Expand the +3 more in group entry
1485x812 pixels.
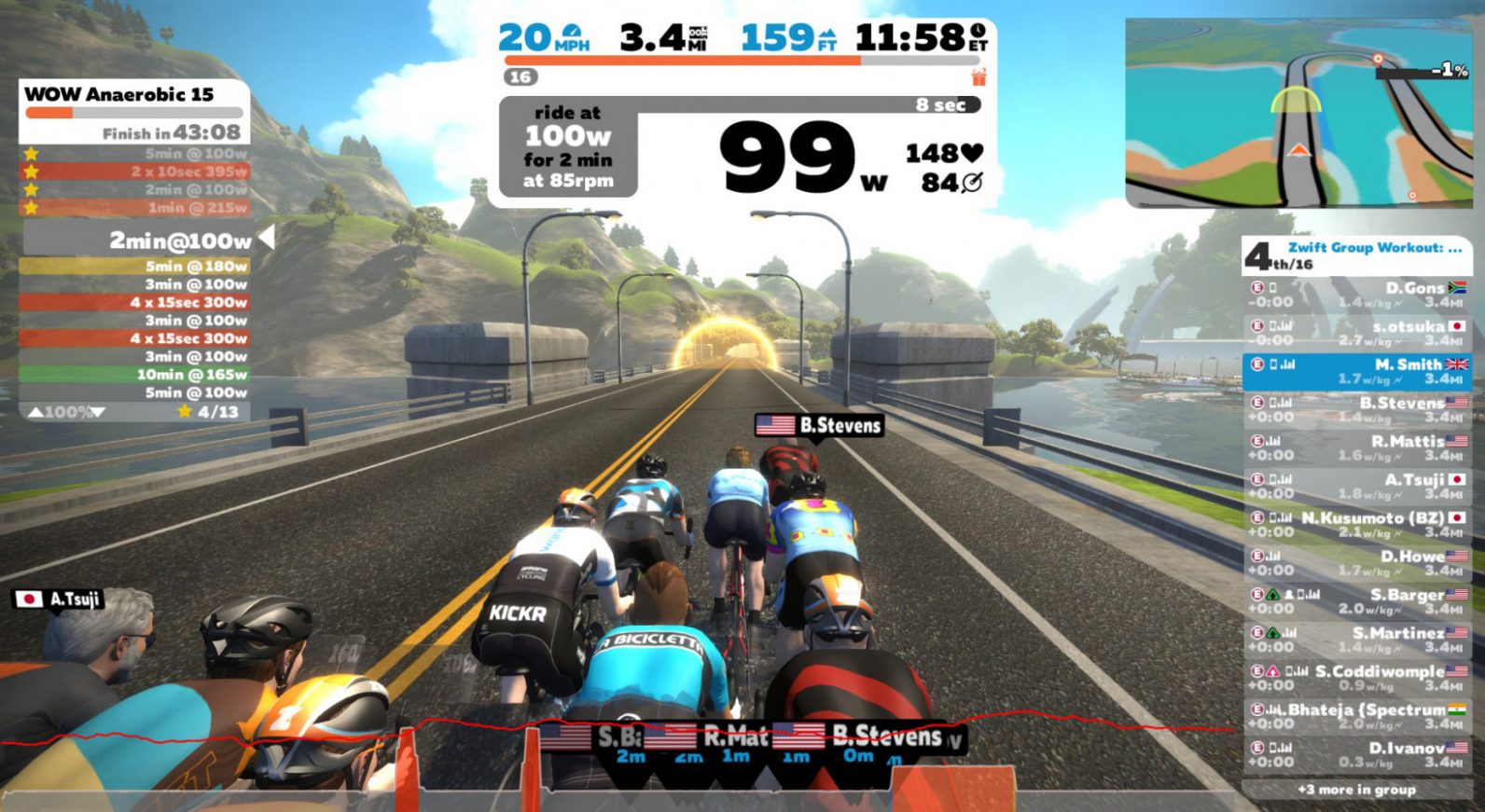[x=1357, y=789]
